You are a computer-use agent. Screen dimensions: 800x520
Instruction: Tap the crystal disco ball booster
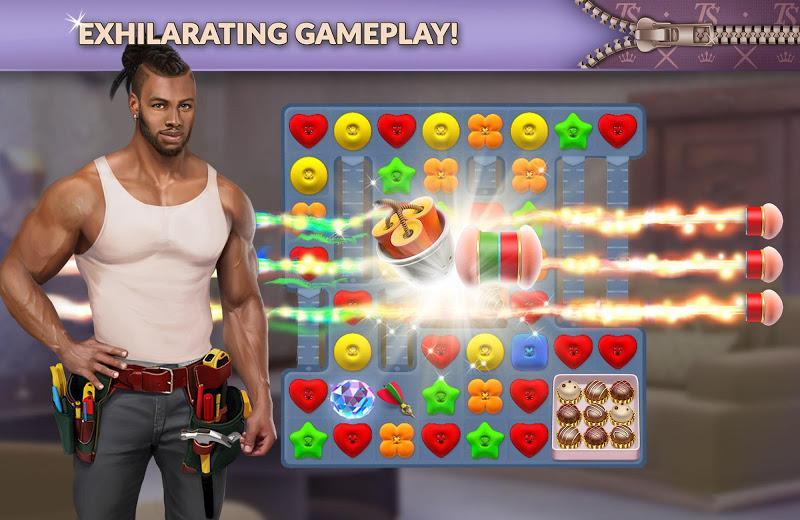(351, 397)
